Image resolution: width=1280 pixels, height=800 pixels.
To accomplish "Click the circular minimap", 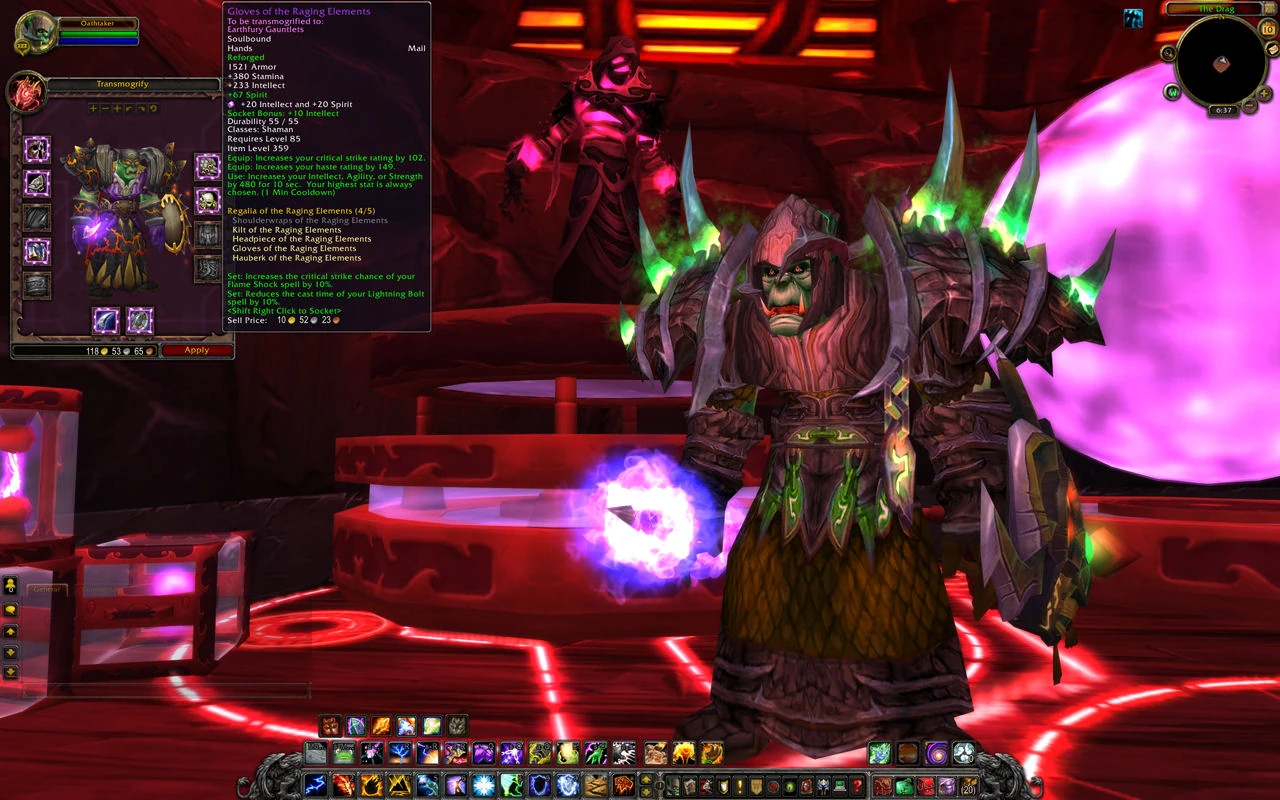I will coord(1221,62).
